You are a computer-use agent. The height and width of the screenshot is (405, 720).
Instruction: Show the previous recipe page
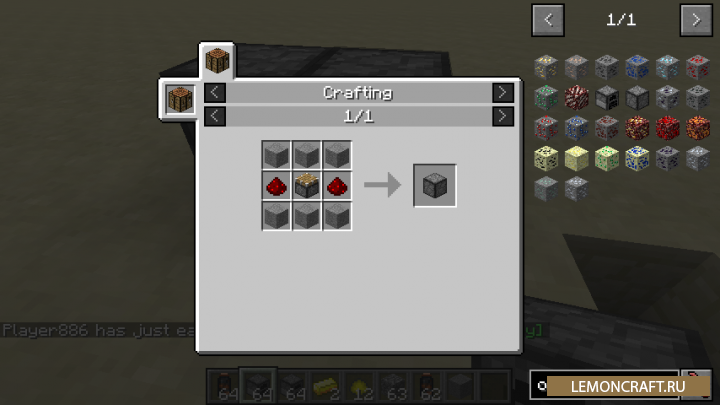[x=215, y=116]
